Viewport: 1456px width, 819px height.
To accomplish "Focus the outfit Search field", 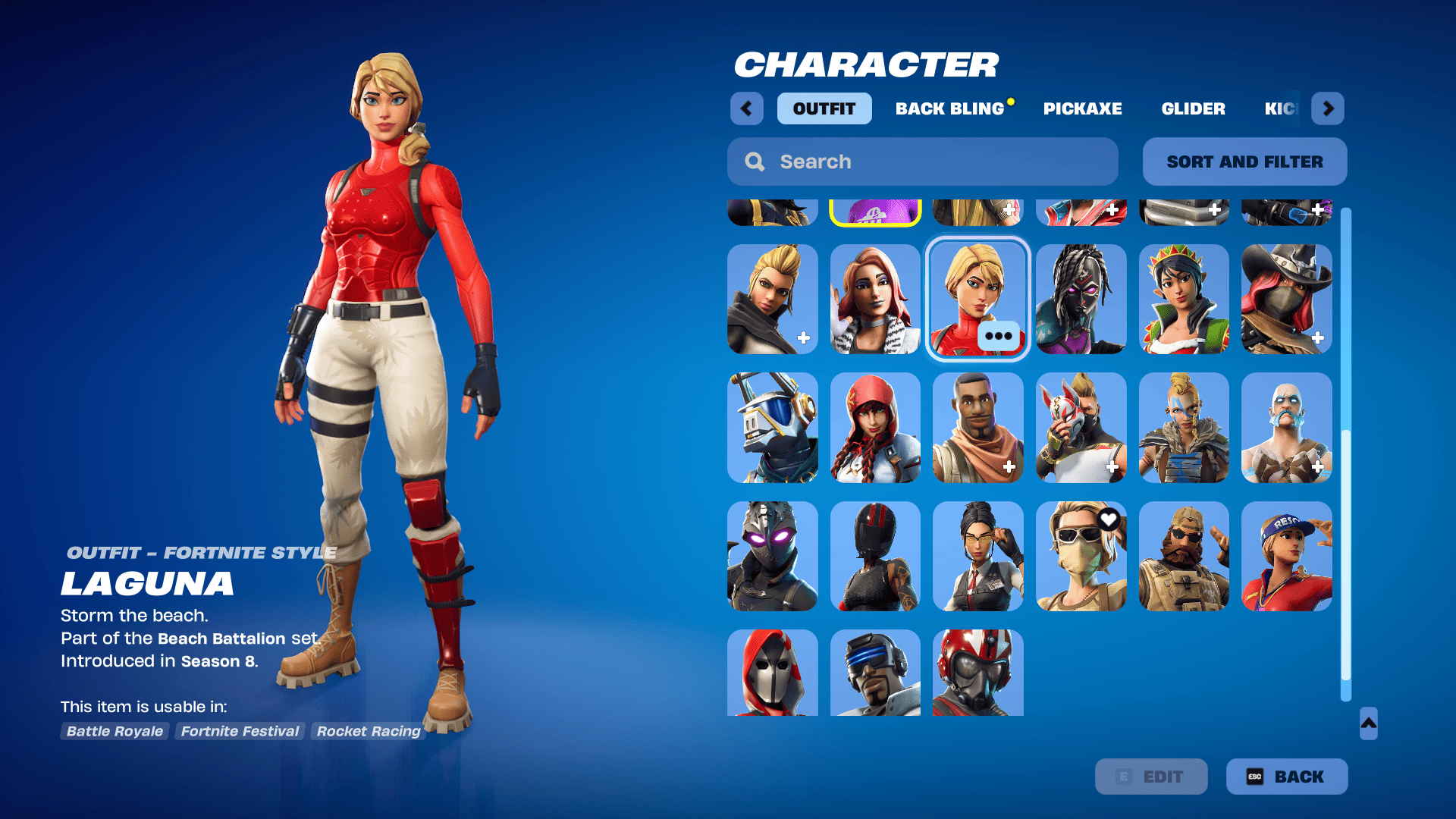I will pos(922,162).
